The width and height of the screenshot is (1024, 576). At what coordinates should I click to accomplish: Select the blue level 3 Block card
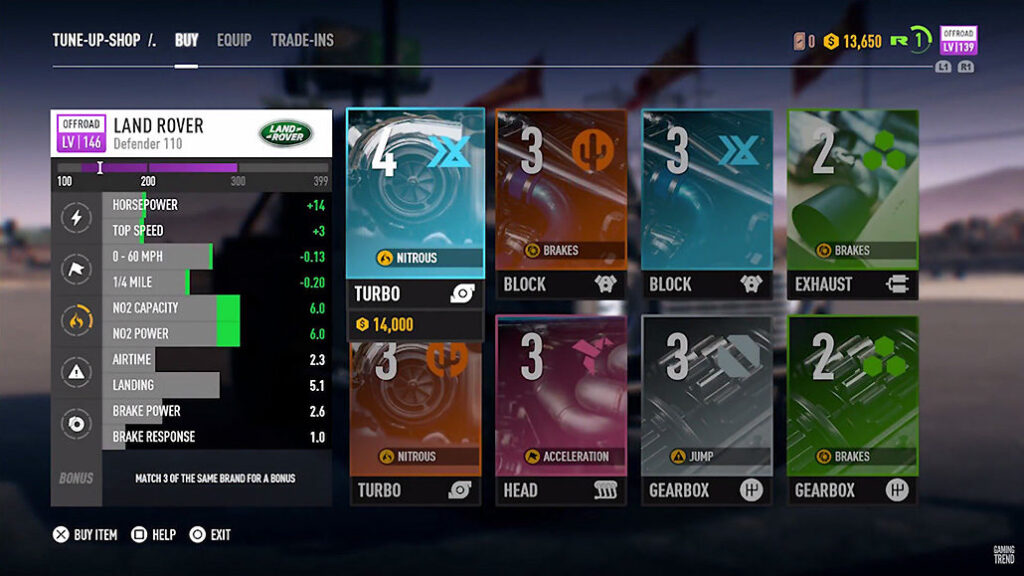(x=707, y=203)
